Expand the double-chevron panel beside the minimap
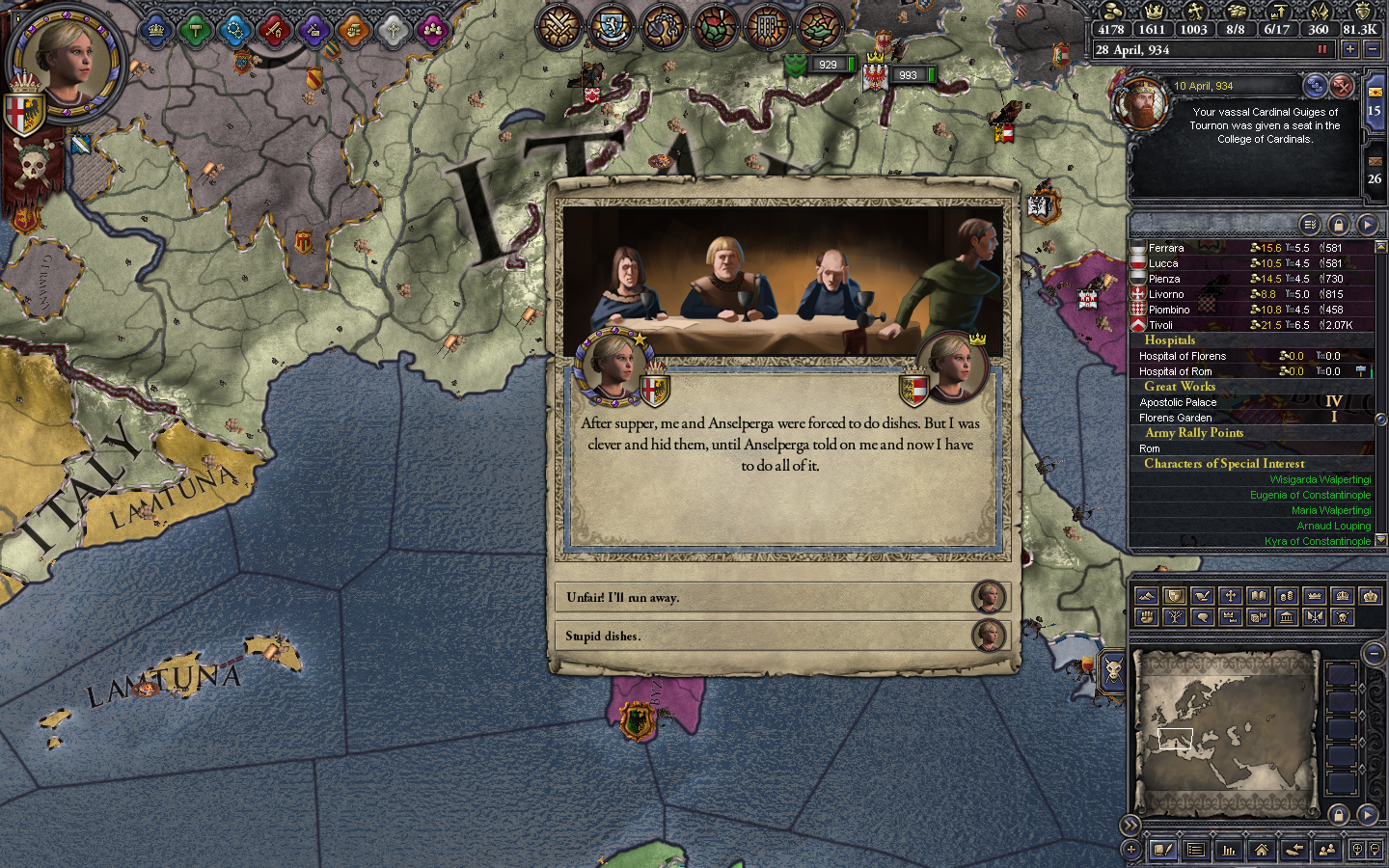This screenshot has width=1389, height=868. [x=1129, y=826]
